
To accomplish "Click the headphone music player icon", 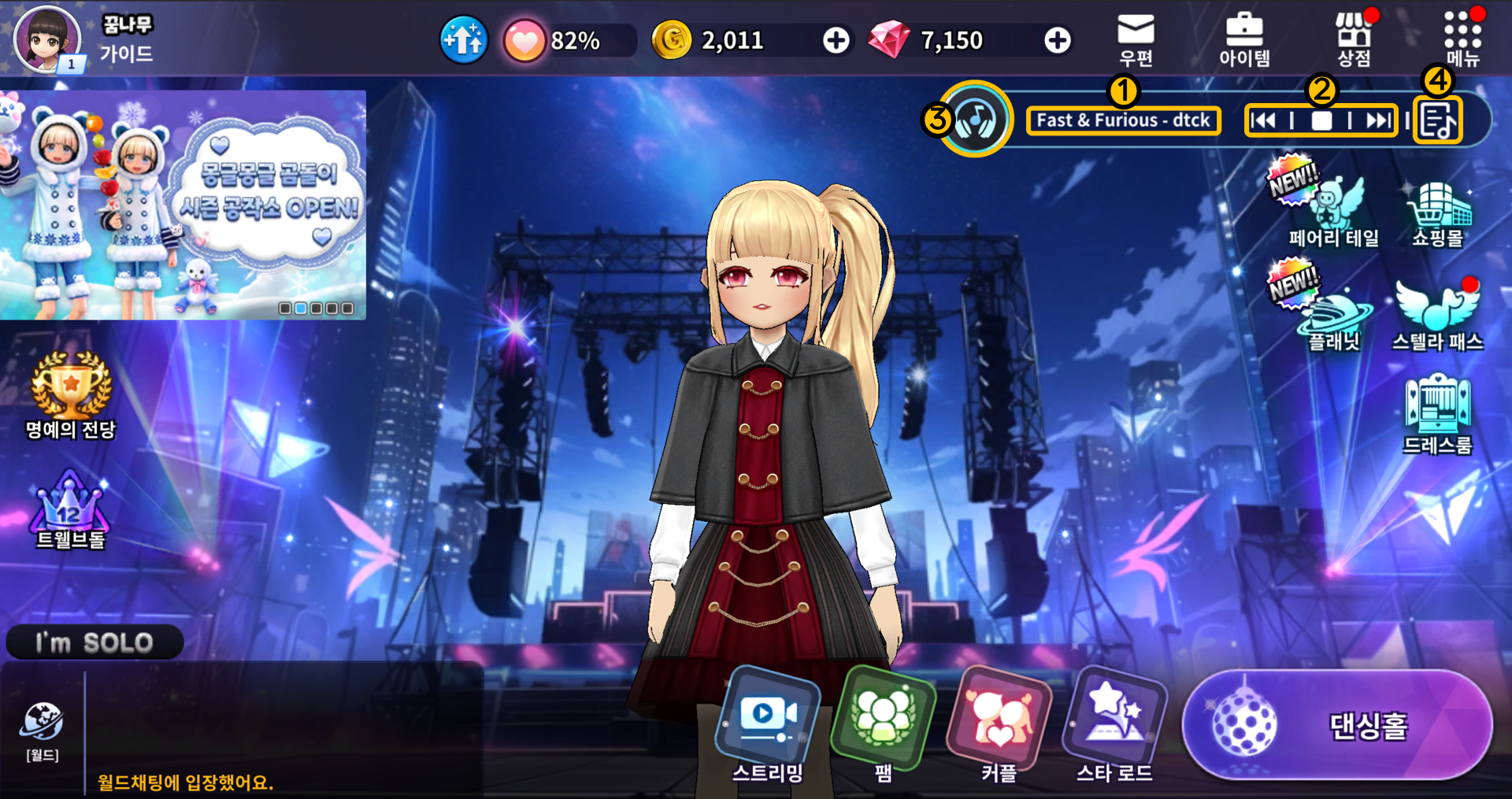I will pyautogui.click(x=976, y=120).
